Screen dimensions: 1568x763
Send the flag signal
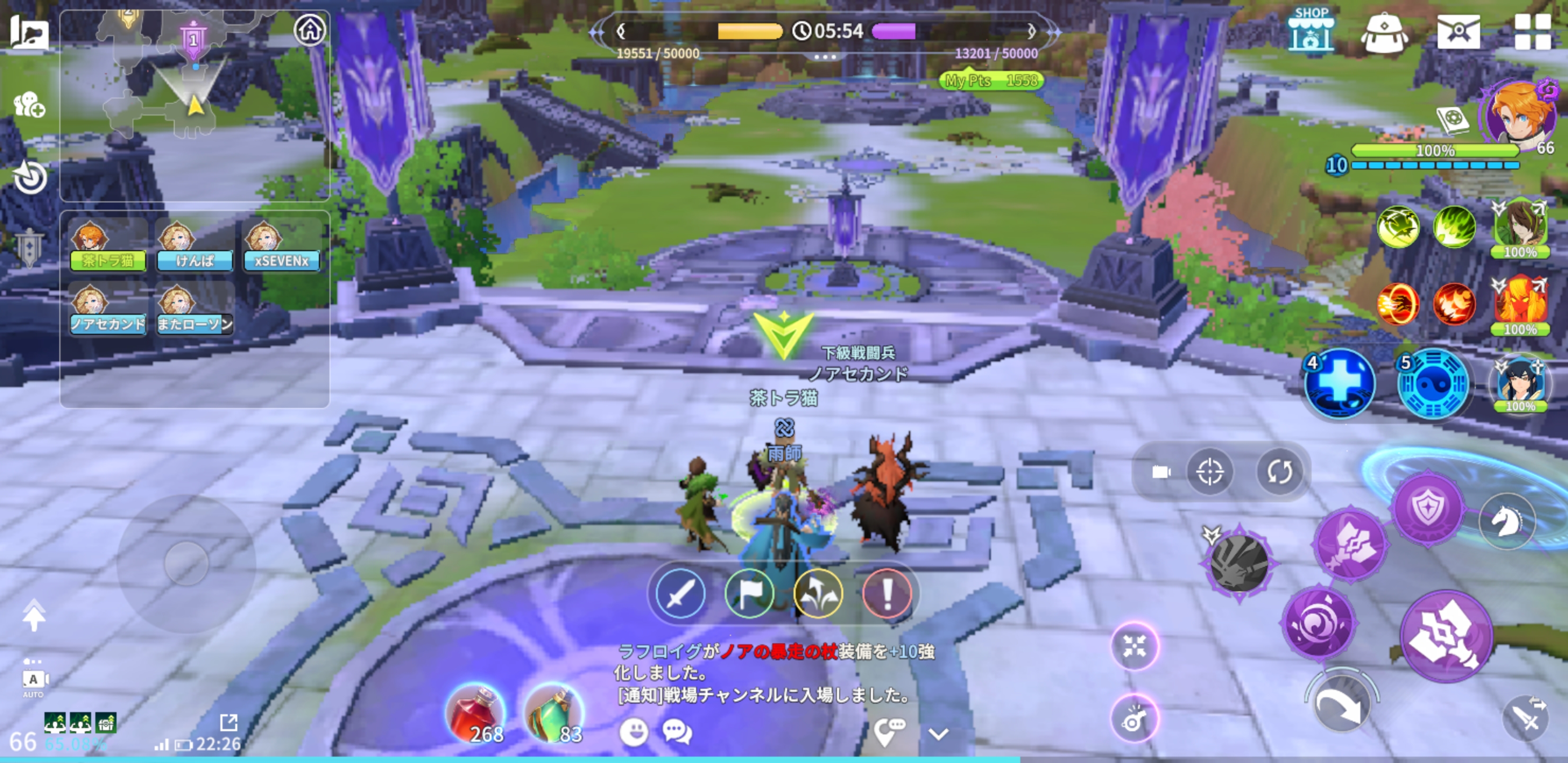750,593
